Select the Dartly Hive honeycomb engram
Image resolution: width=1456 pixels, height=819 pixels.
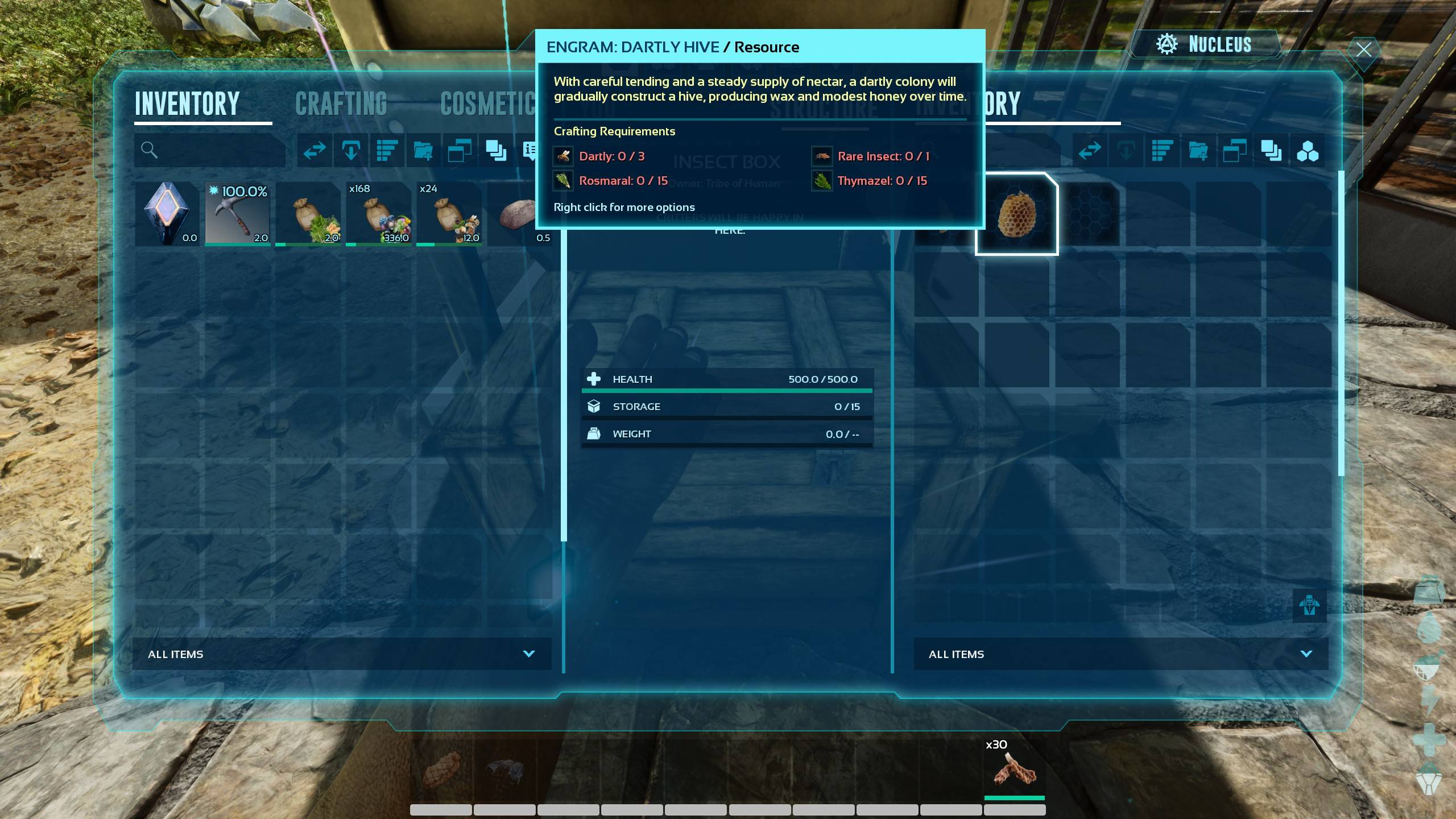pyautogui.click(x=1017, y=214)
